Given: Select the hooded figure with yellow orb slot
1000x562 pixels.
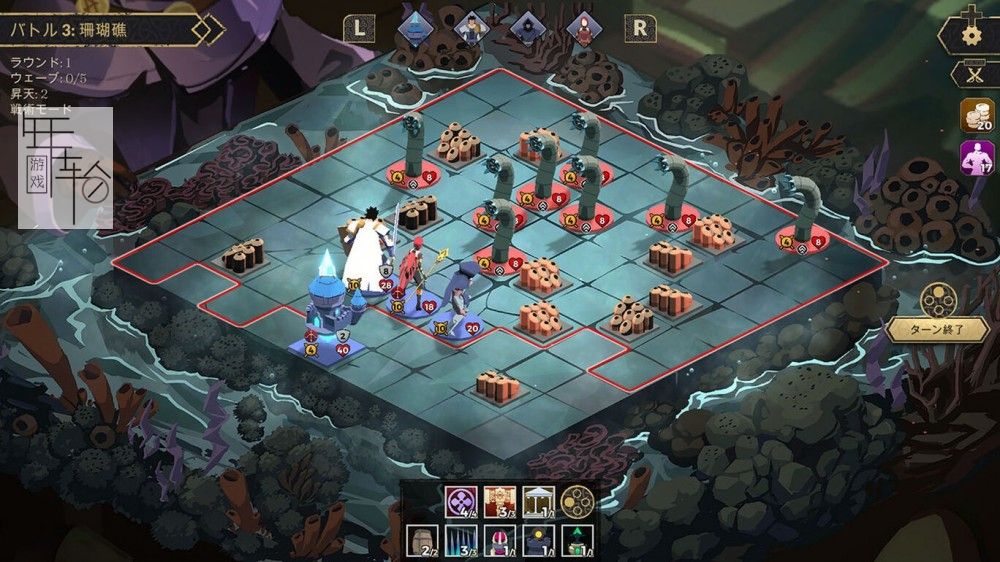Looking at the screenshot, I should [537, 543].
